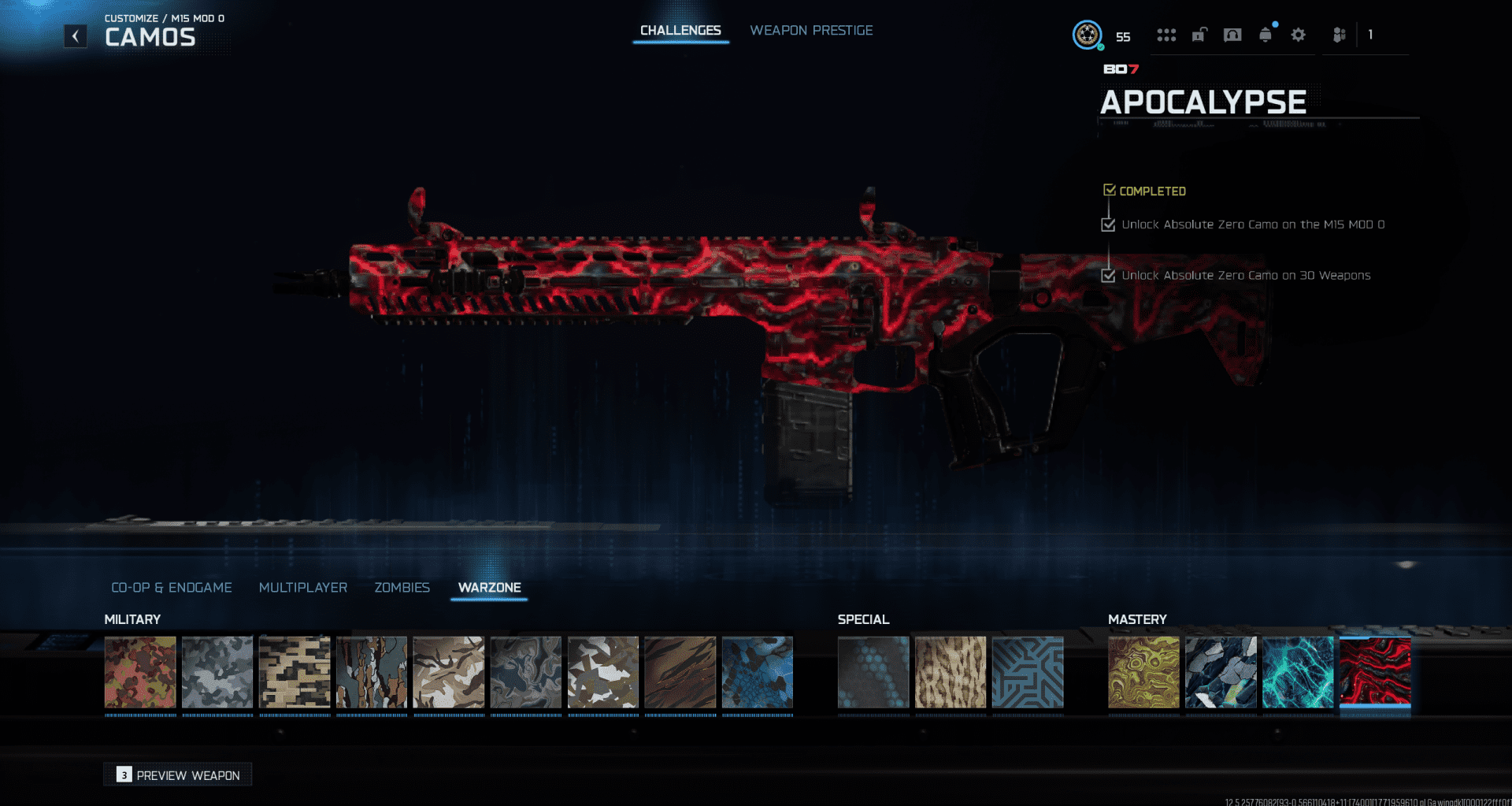Open the quick access grid icon

tap(1166, 35)
